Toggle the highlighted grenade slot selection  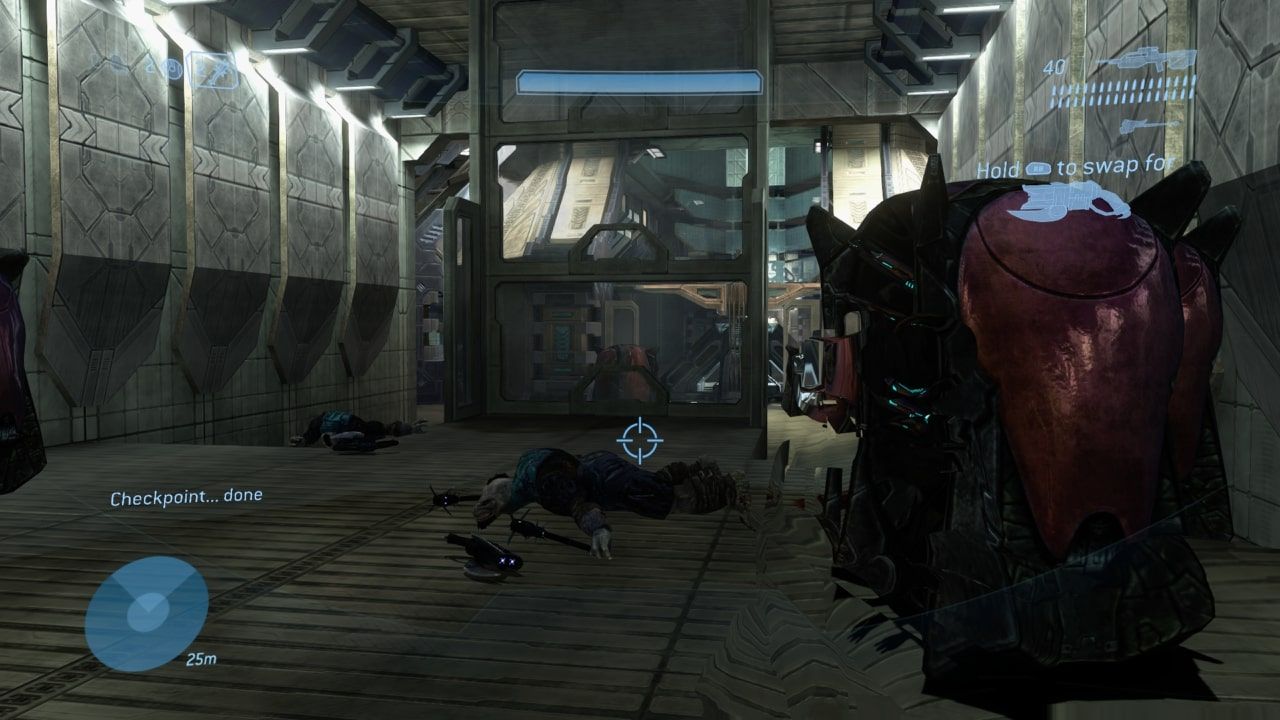click(213, 71)
